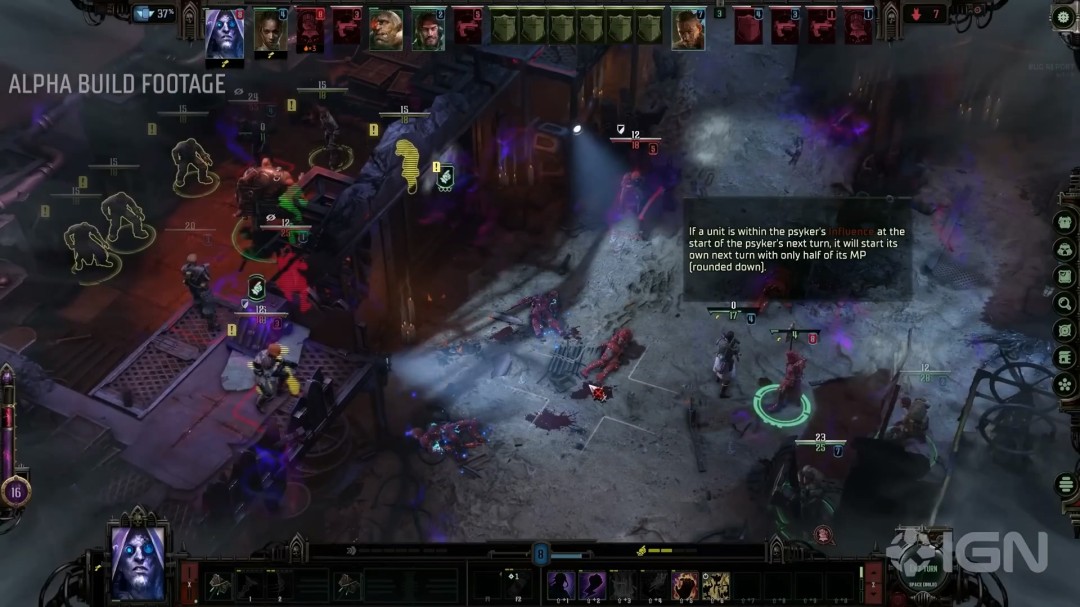Open the settings gear in the top corner
Image resolution: width=1080 pixels, height=607 pixels.
pyautogui.click(x=1064, y=16)
